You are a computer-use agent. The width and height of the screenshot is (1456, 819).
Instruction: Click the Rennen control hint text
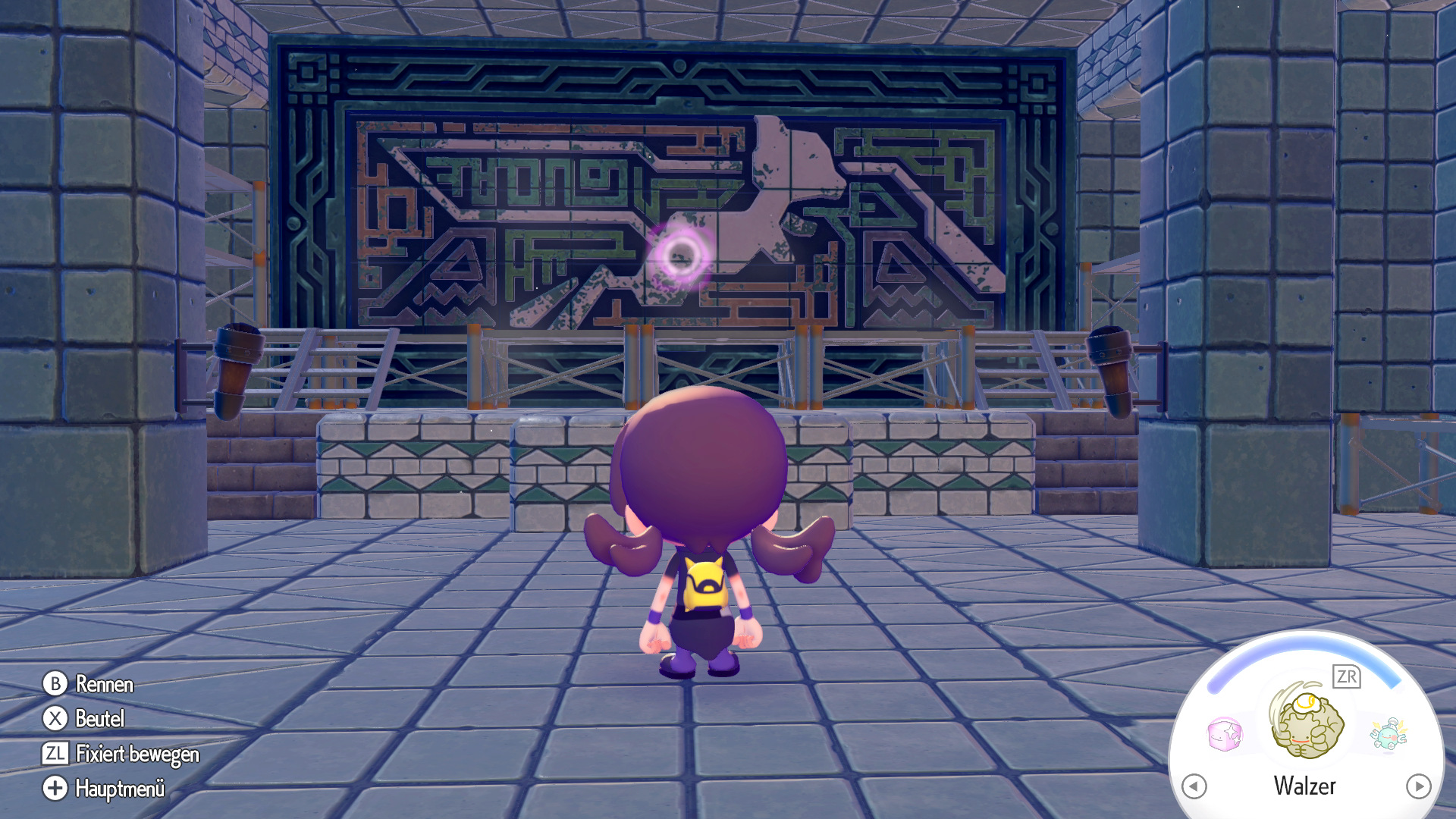(104, 685)
